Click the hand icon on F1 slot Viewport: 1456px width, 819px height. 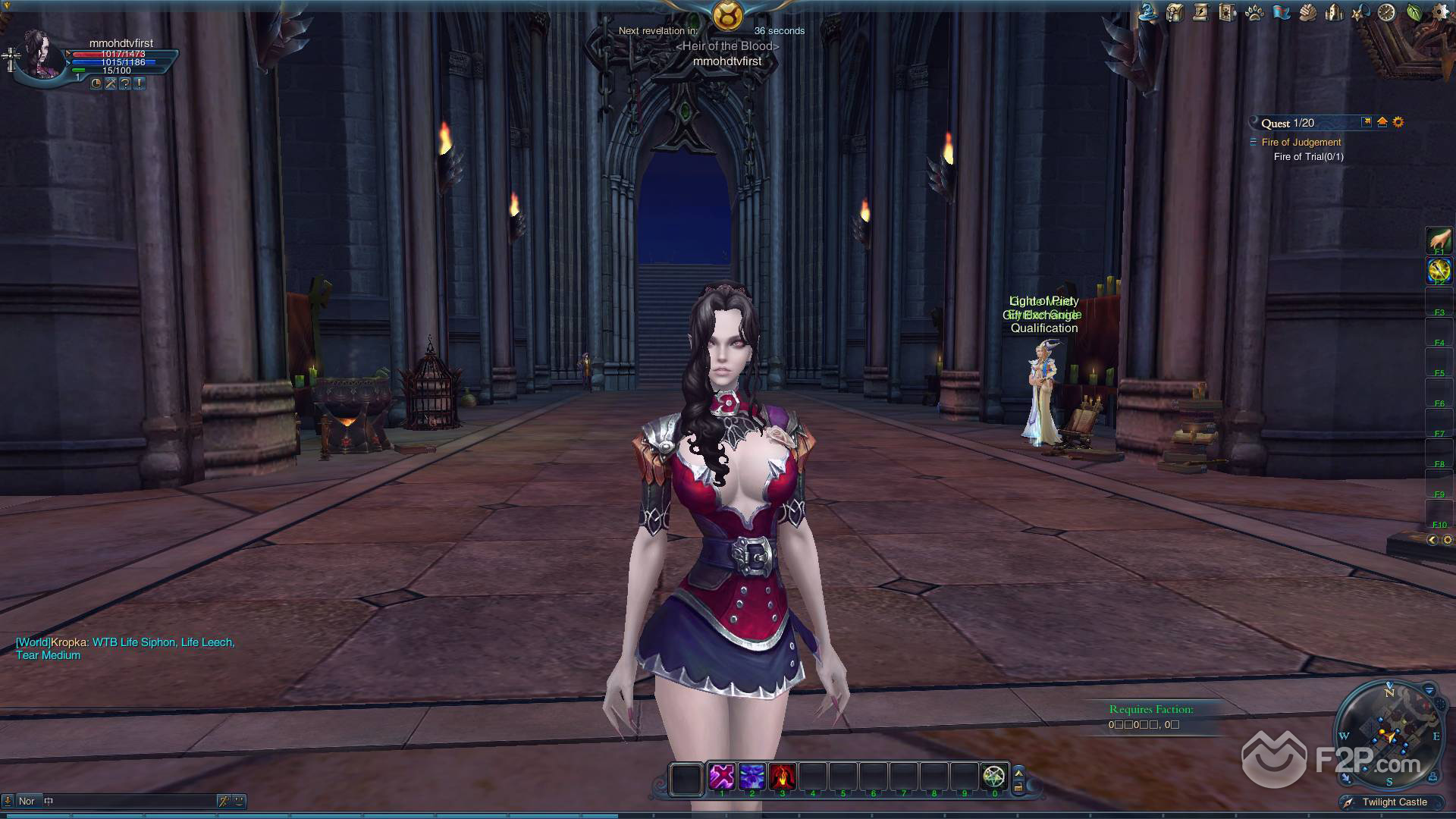pyautogui.click(x=1439, y=240)
